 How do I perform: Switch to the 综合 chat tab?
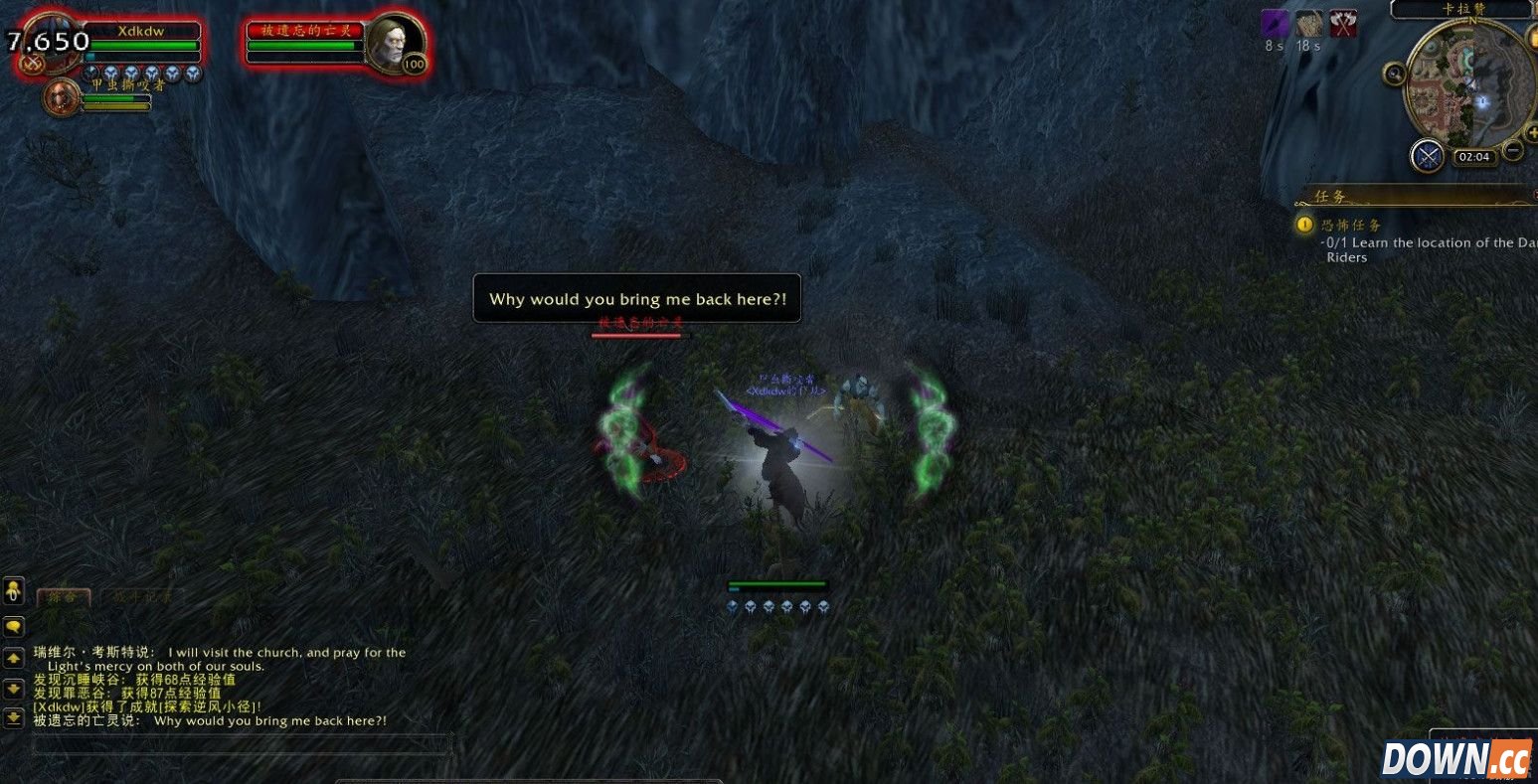64,597
